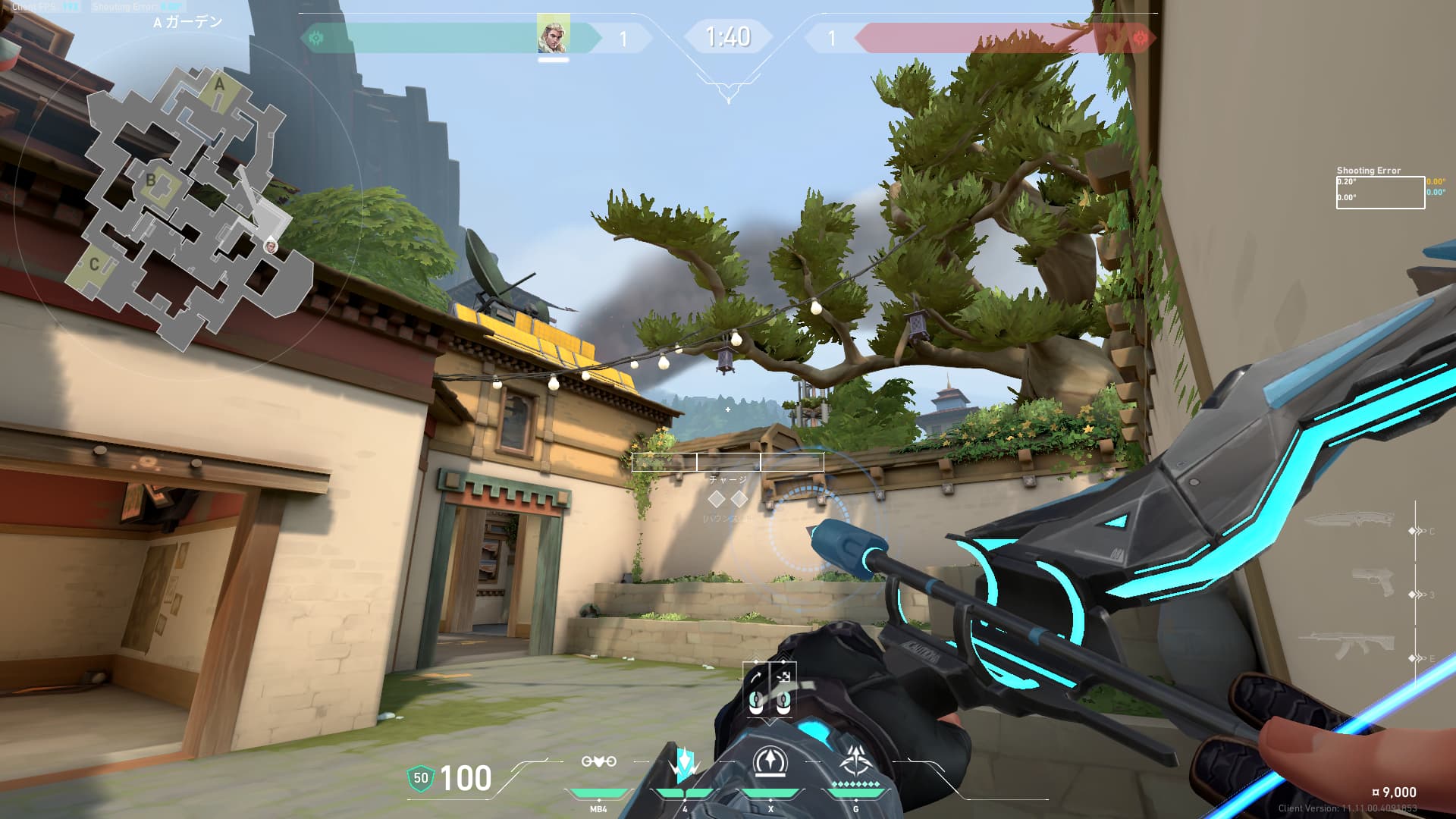Equip the rifle from weapon list
1456x819 pixels.
1351,647
